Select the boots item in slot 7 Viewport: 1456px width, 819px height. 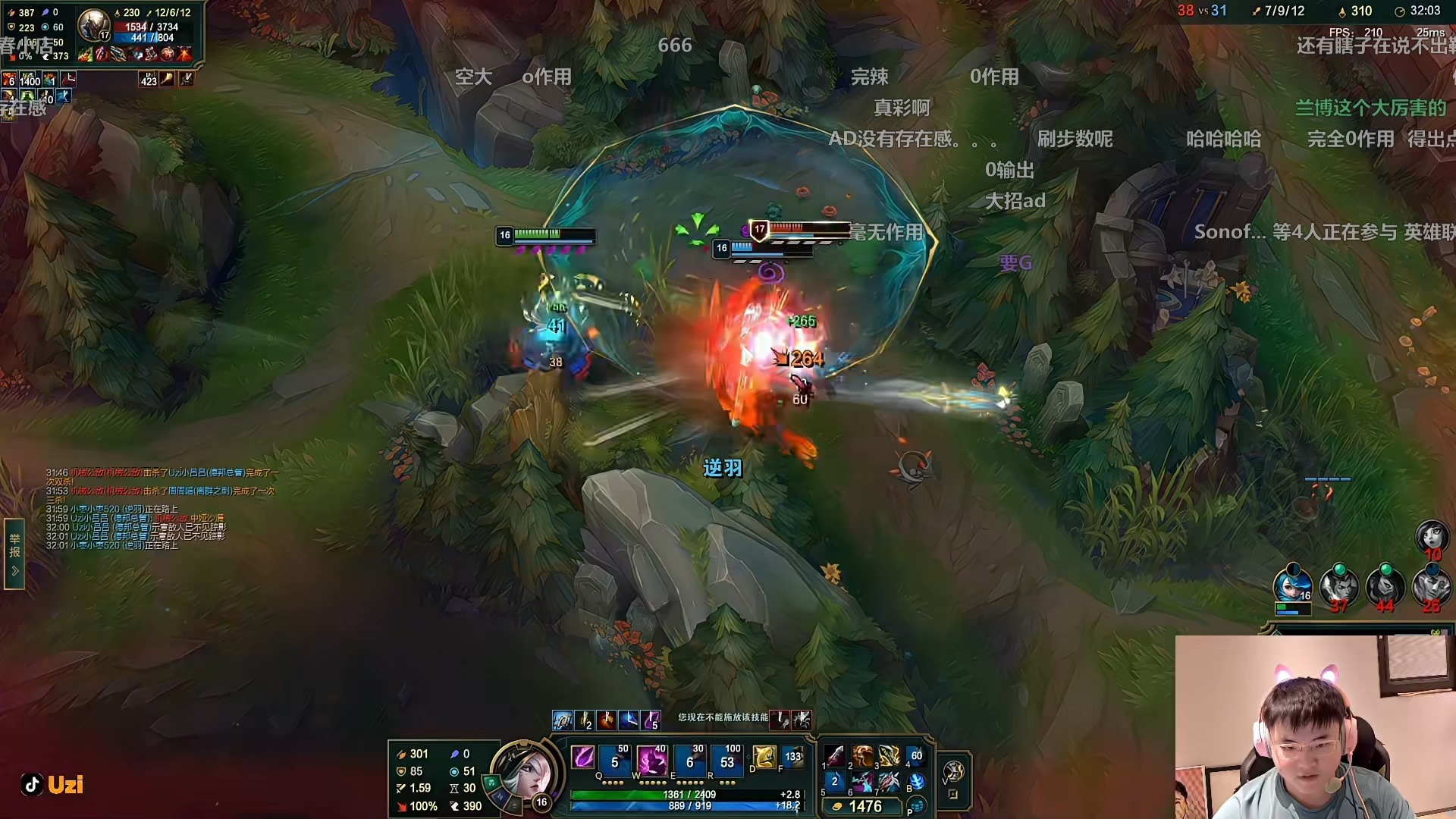889,782
